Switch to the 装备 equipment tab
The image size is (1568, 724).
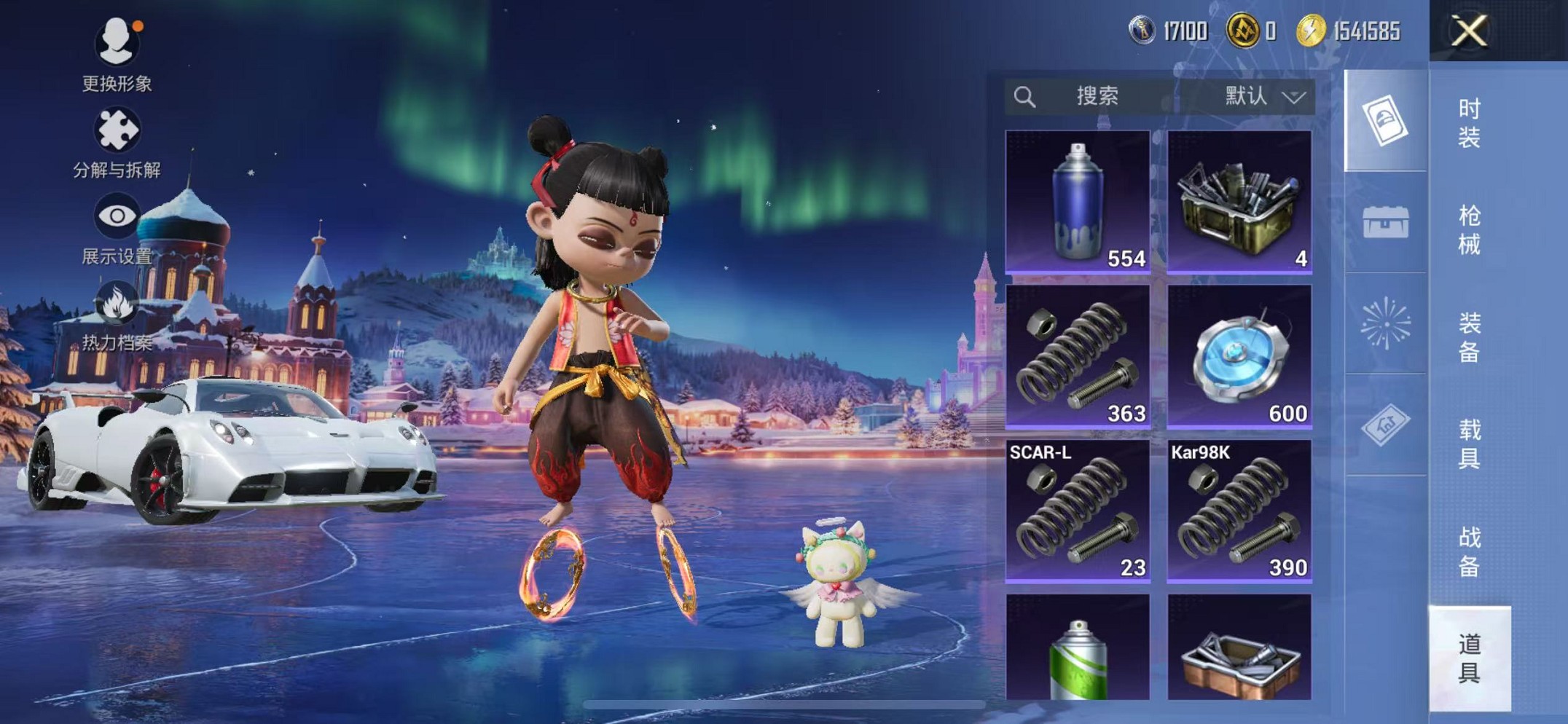[1469, 337]
